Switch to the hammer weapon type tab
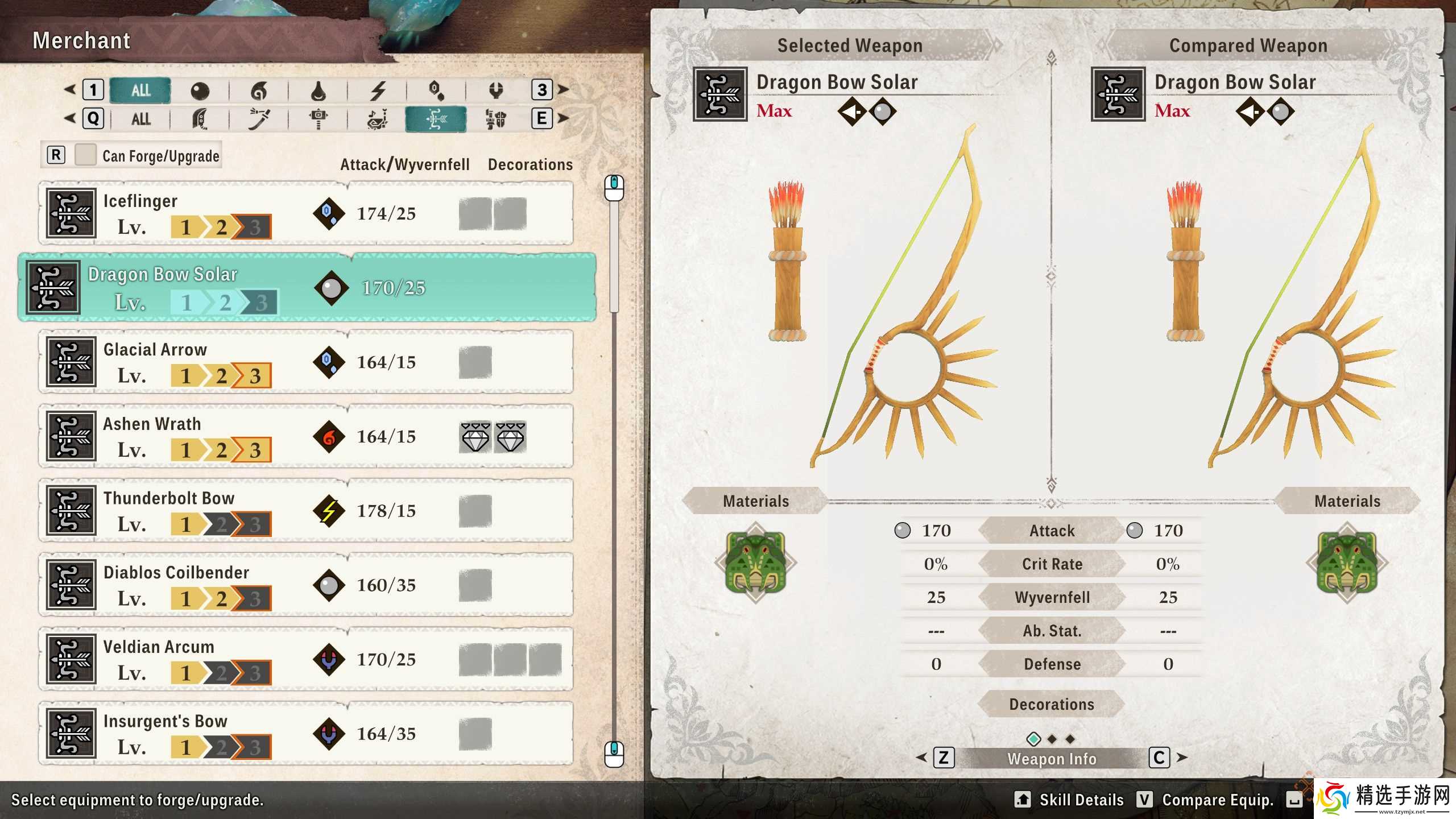This screenshot has width=1456, height=819. [x=318, y=119]
